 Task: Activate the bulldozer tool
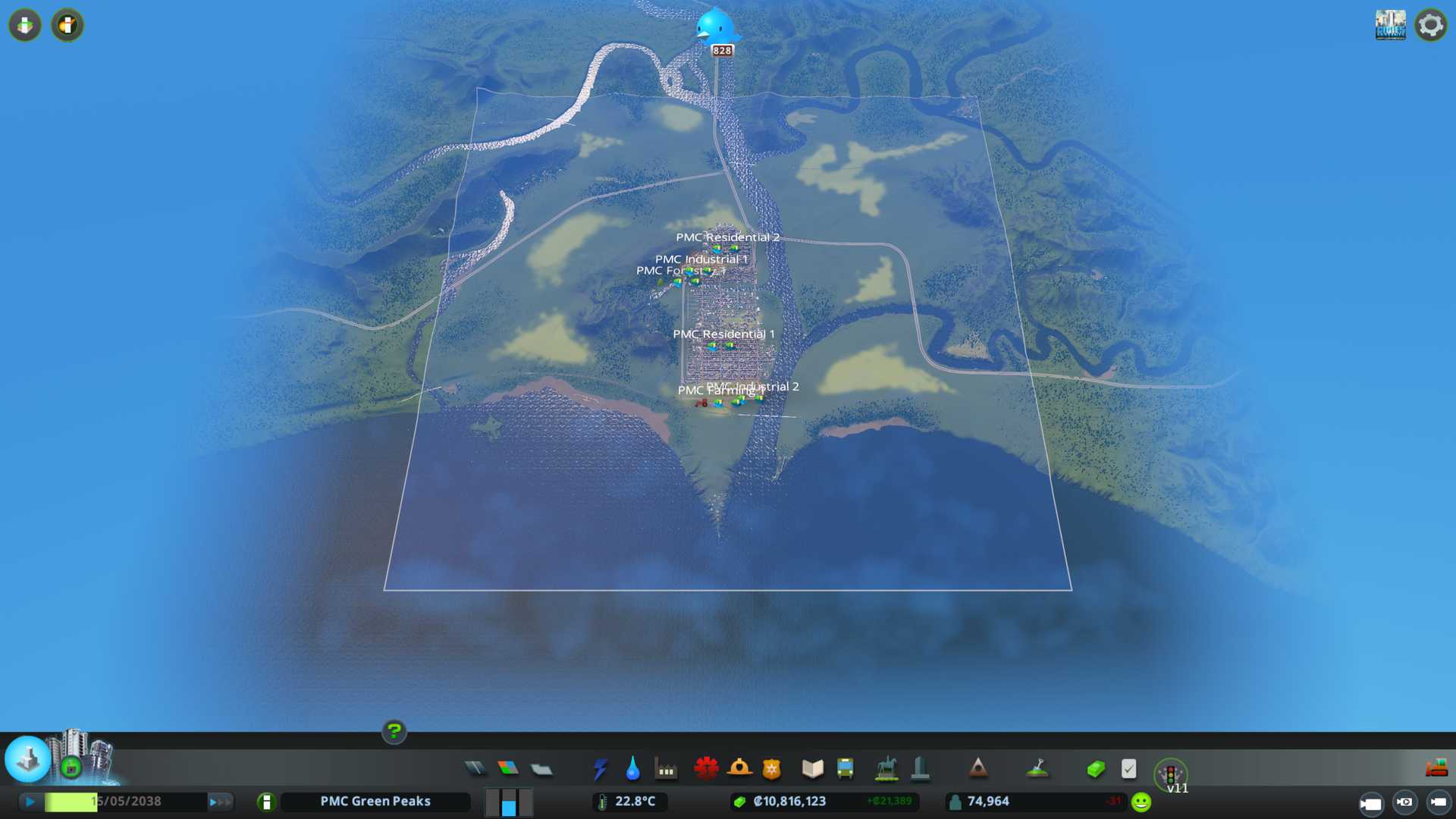[1436, 769]
